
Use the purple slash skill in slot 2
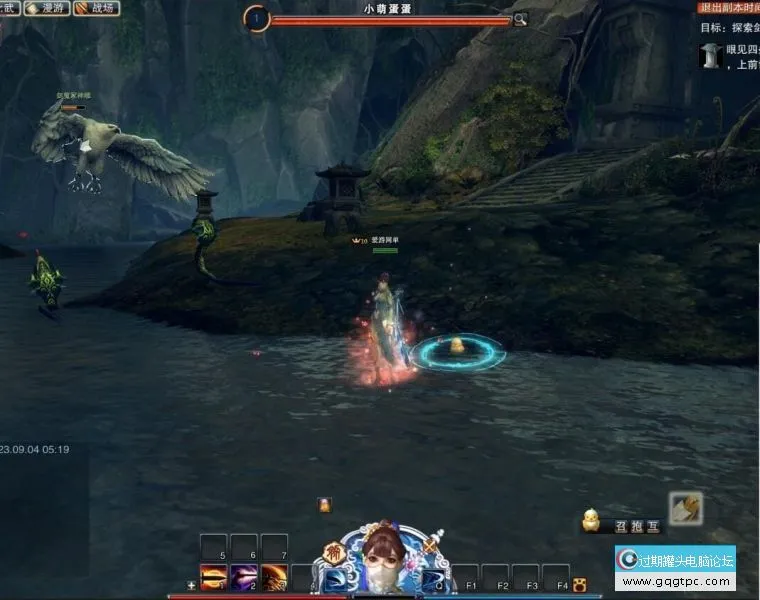click(x=244, y=577)
